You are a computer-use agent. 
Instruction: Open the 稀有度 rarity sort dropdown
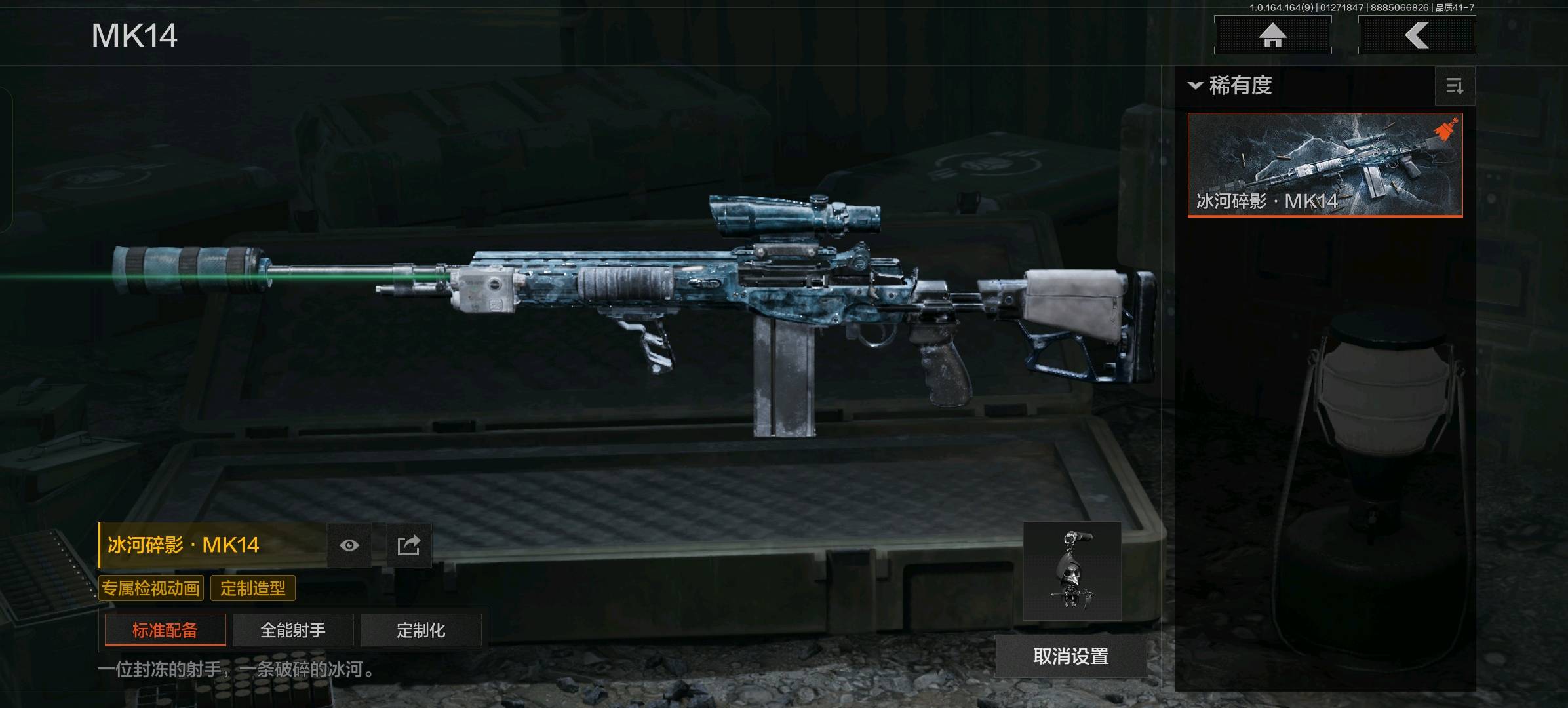[x=1231, y=86]
